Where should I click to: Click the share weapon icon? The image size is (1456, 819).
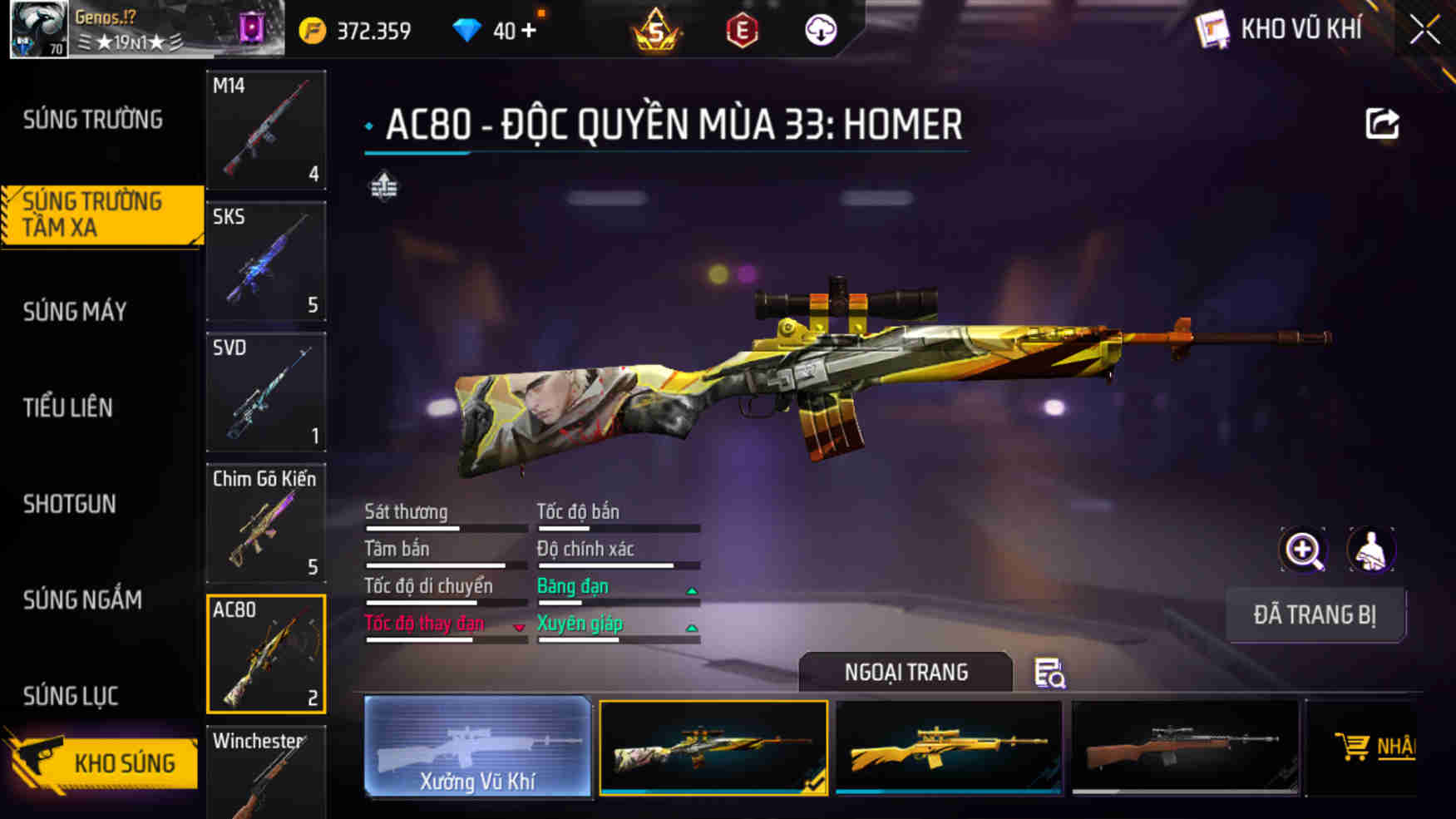(1382, 124)
